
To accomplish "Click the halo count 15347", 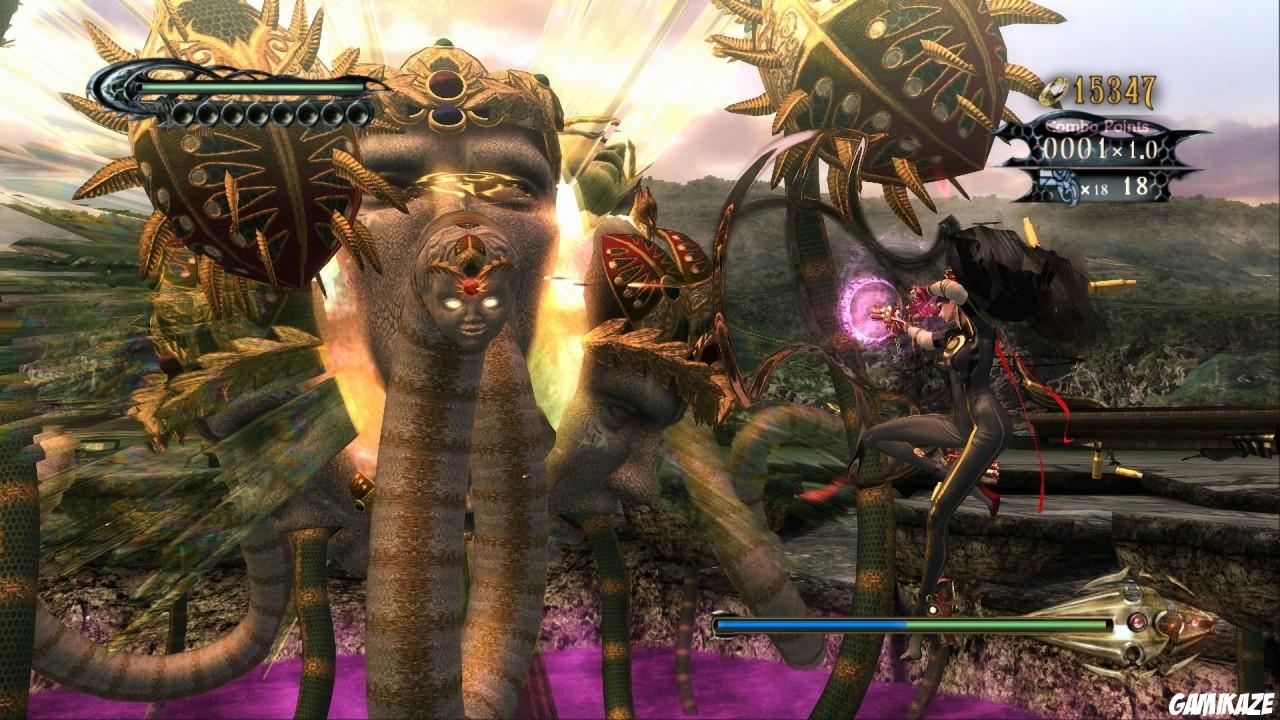I will click(1113, 91).
